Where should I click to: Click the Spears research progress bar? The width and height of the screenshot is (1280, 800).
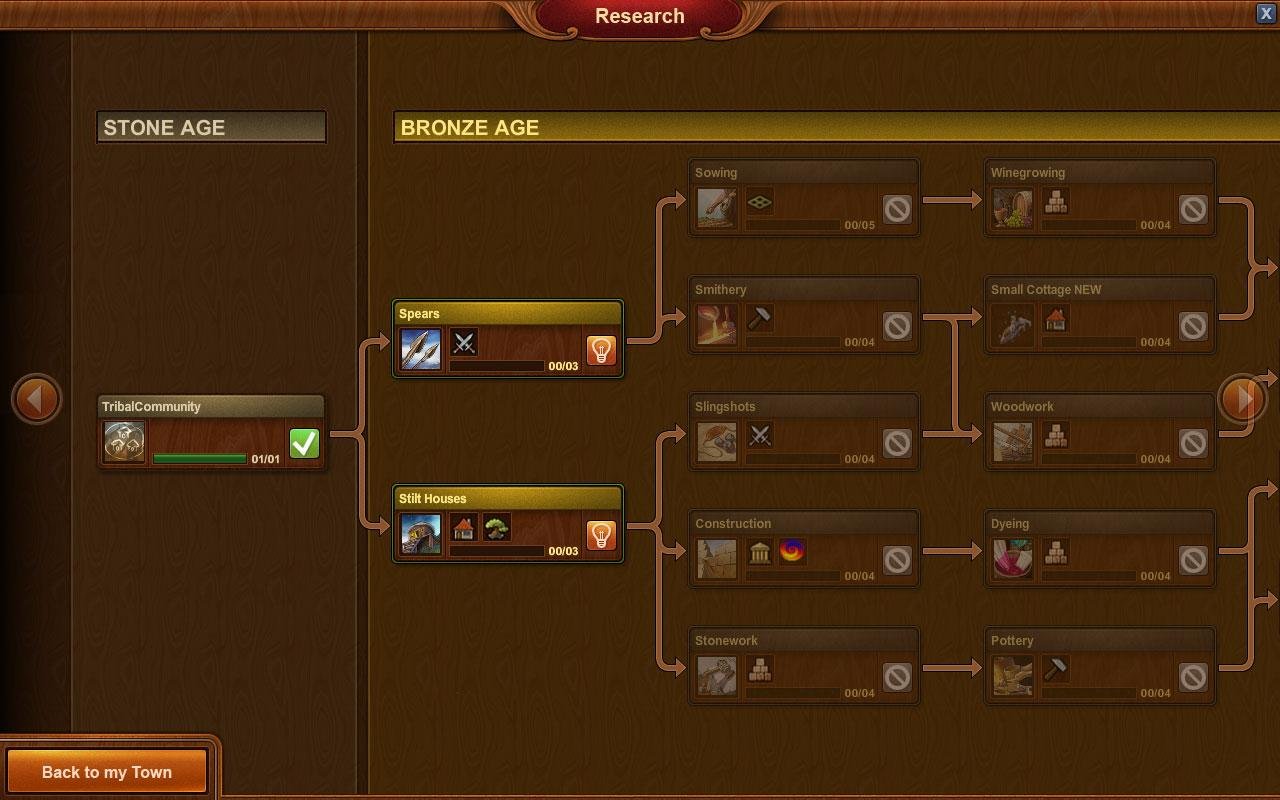(497, 367)
